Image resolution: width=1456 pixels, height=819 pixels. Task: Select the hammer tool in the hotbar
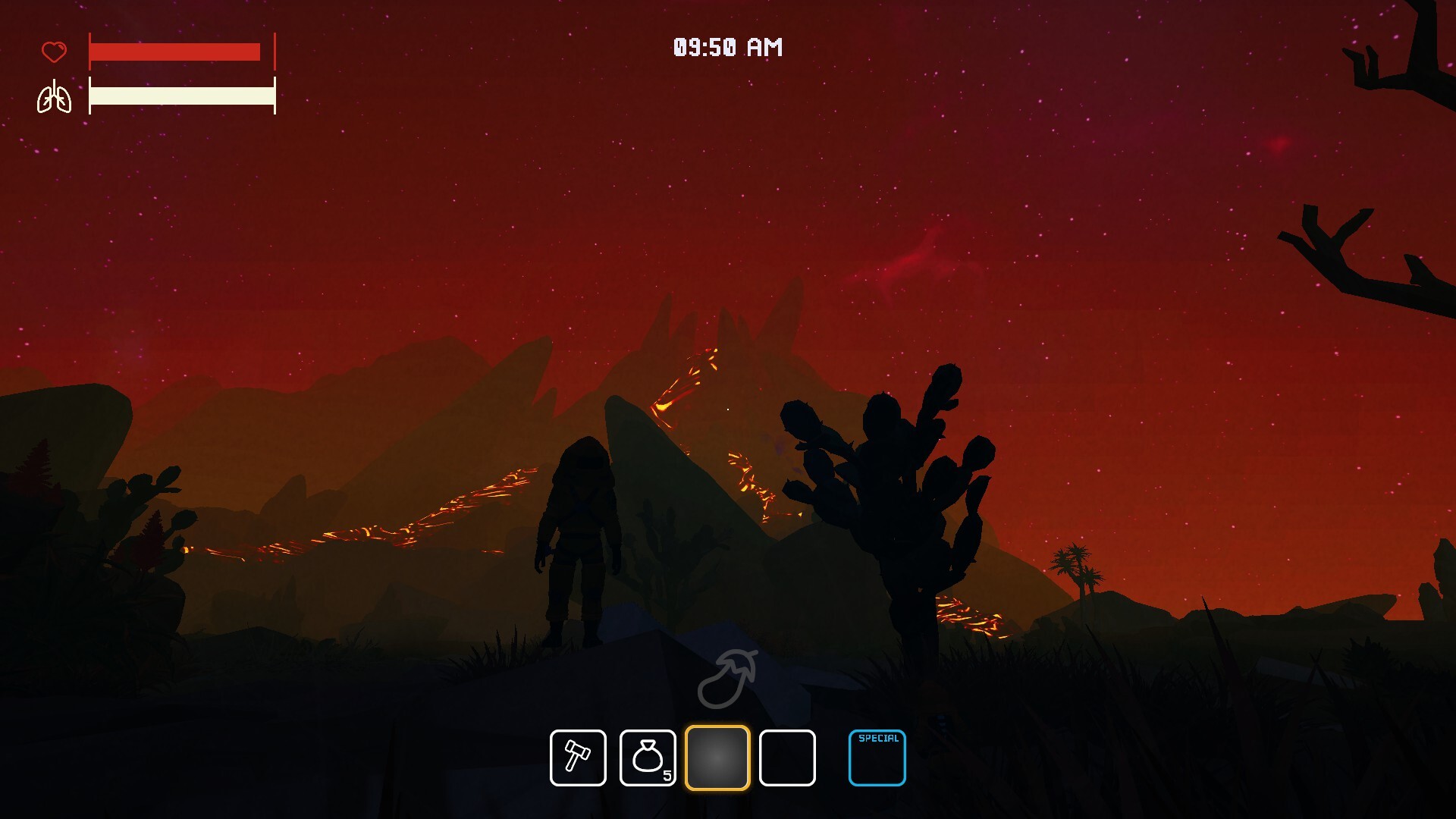(x=577, y=758)
